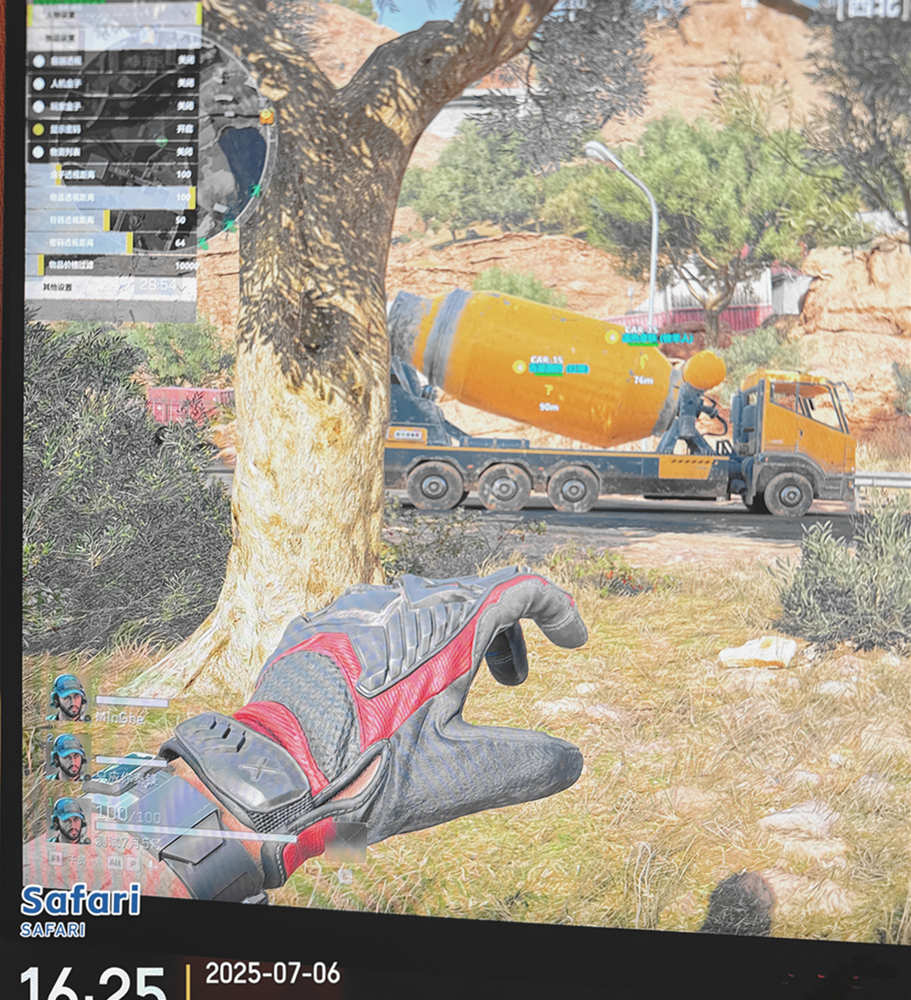Select the squad member 1 portrait
This screenshot has width=911, height=1000.
tap(68, 820)
